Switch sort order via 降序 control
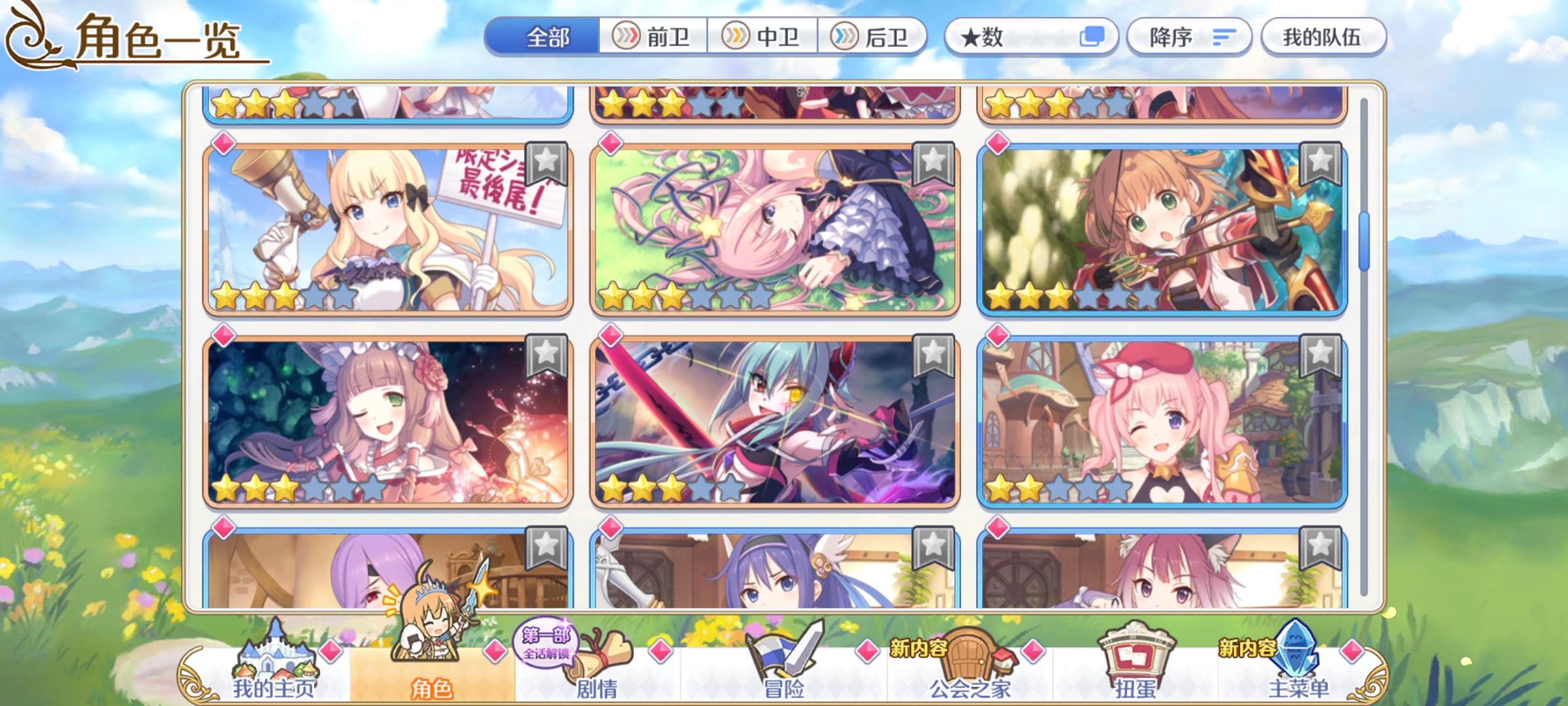Image resolution: width=1568 pixels, height=706 pixels. (x=1189, y=37)
